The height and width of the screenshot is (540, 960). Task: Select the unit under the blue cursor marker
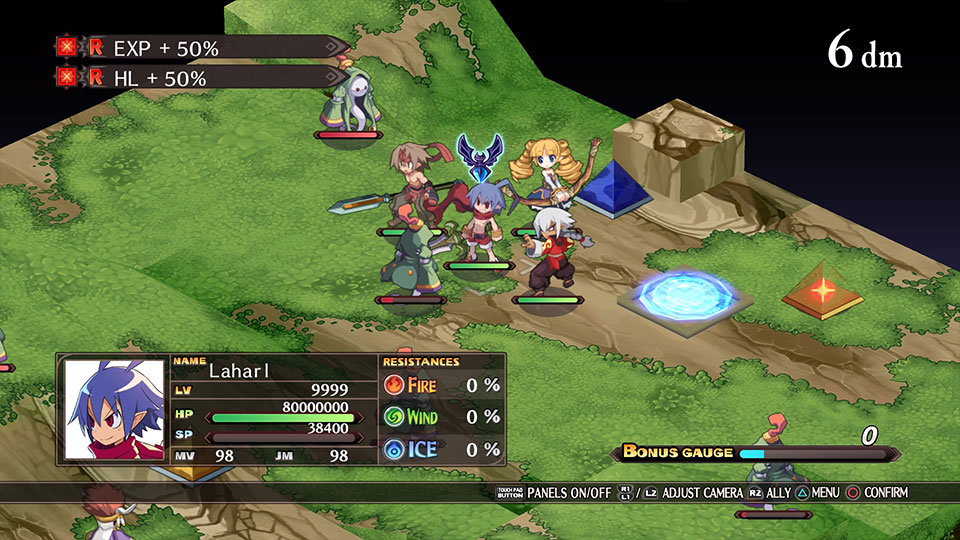pyautogui.click(x=479, y=221)
